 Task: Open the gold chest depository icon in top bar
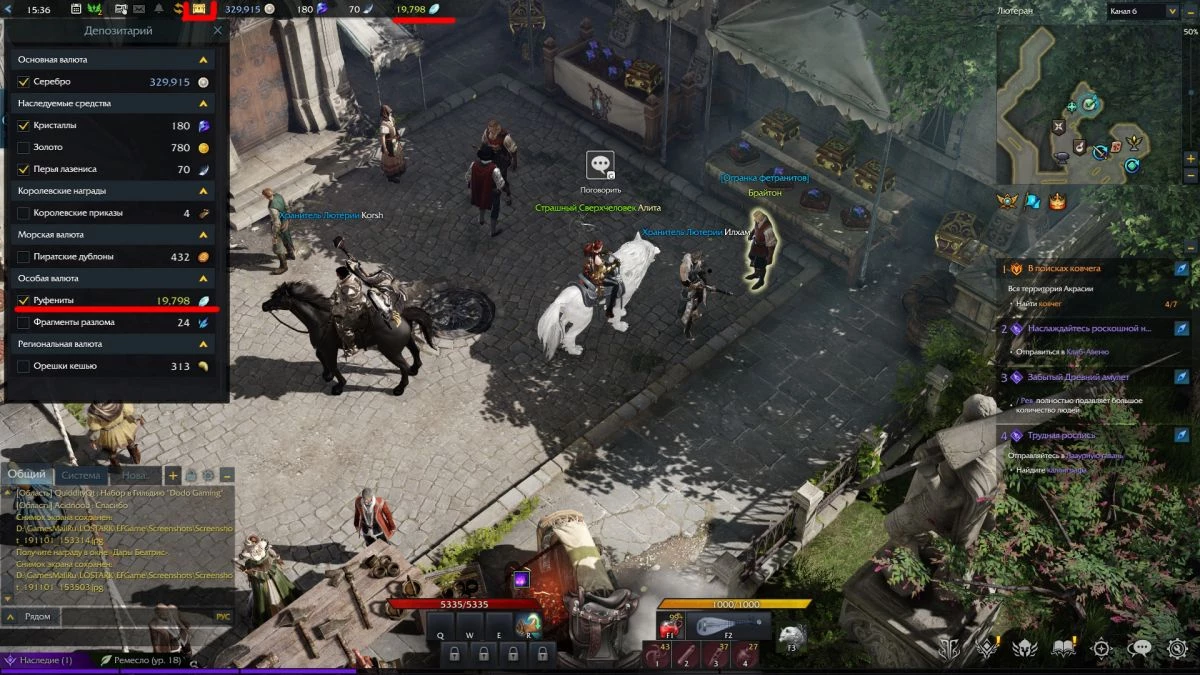(x=199, y=9)
